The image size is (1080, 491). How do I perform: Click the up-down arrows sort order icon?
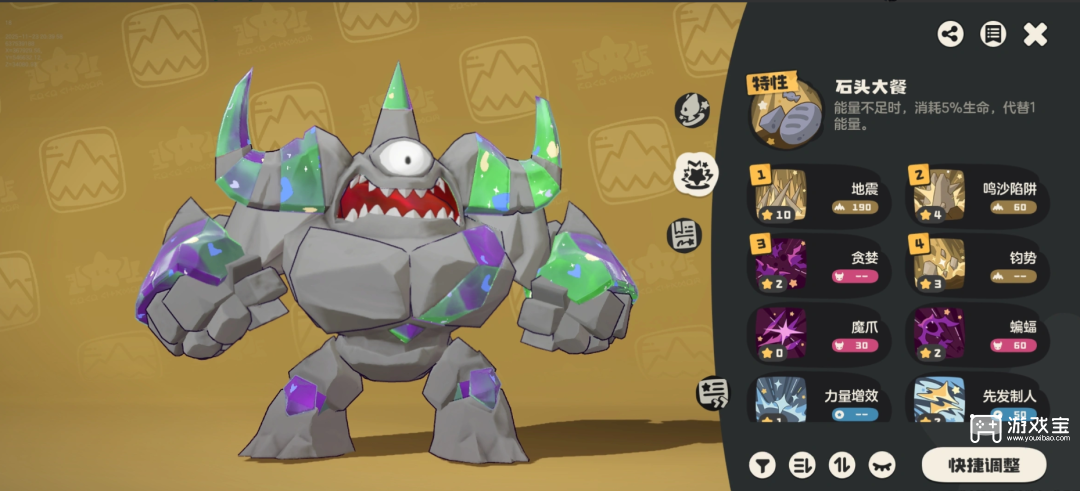pos(842,464)
